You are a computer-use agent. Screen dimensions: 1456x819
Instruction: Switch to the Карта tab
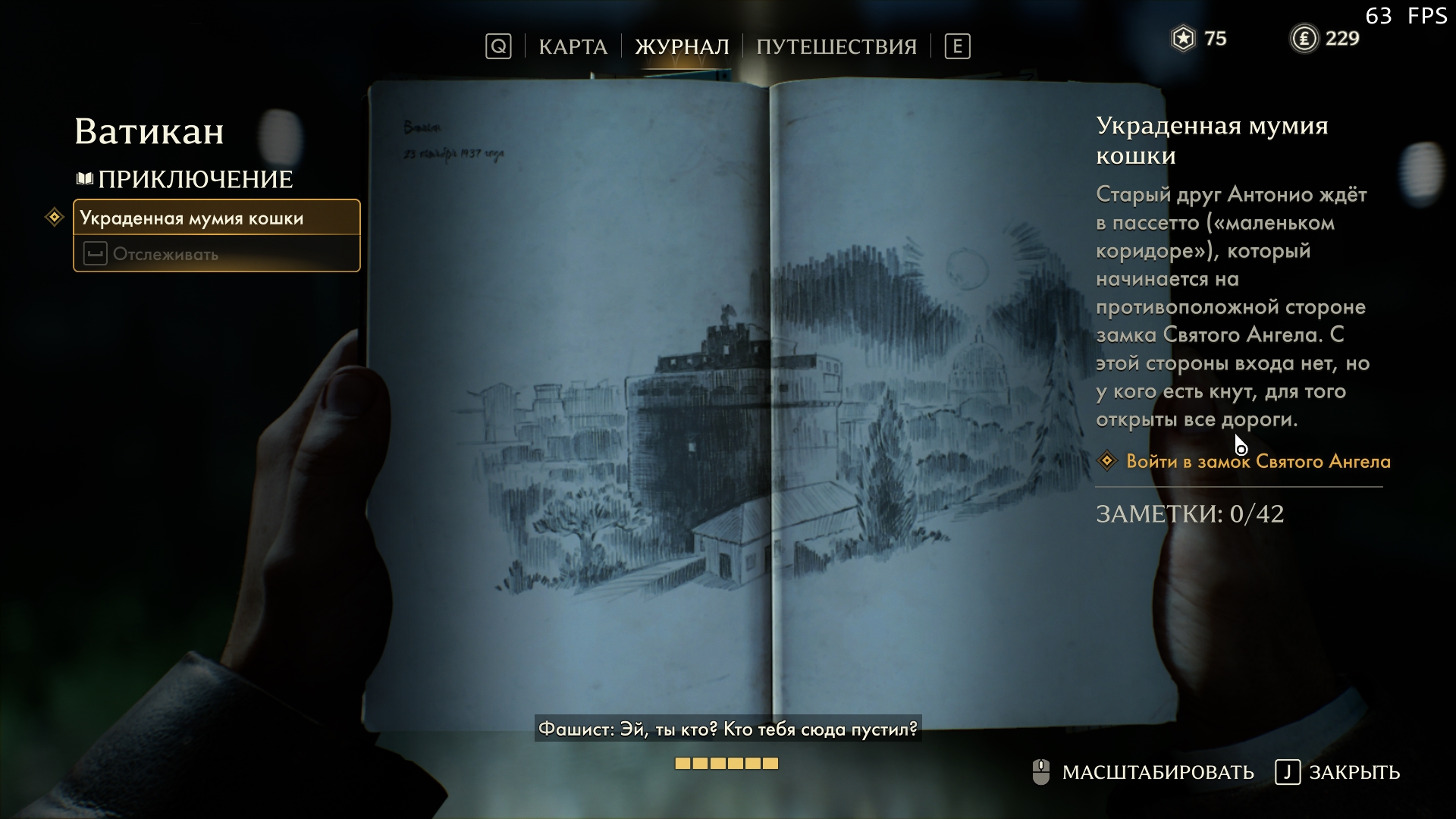[x=573, y=47]
